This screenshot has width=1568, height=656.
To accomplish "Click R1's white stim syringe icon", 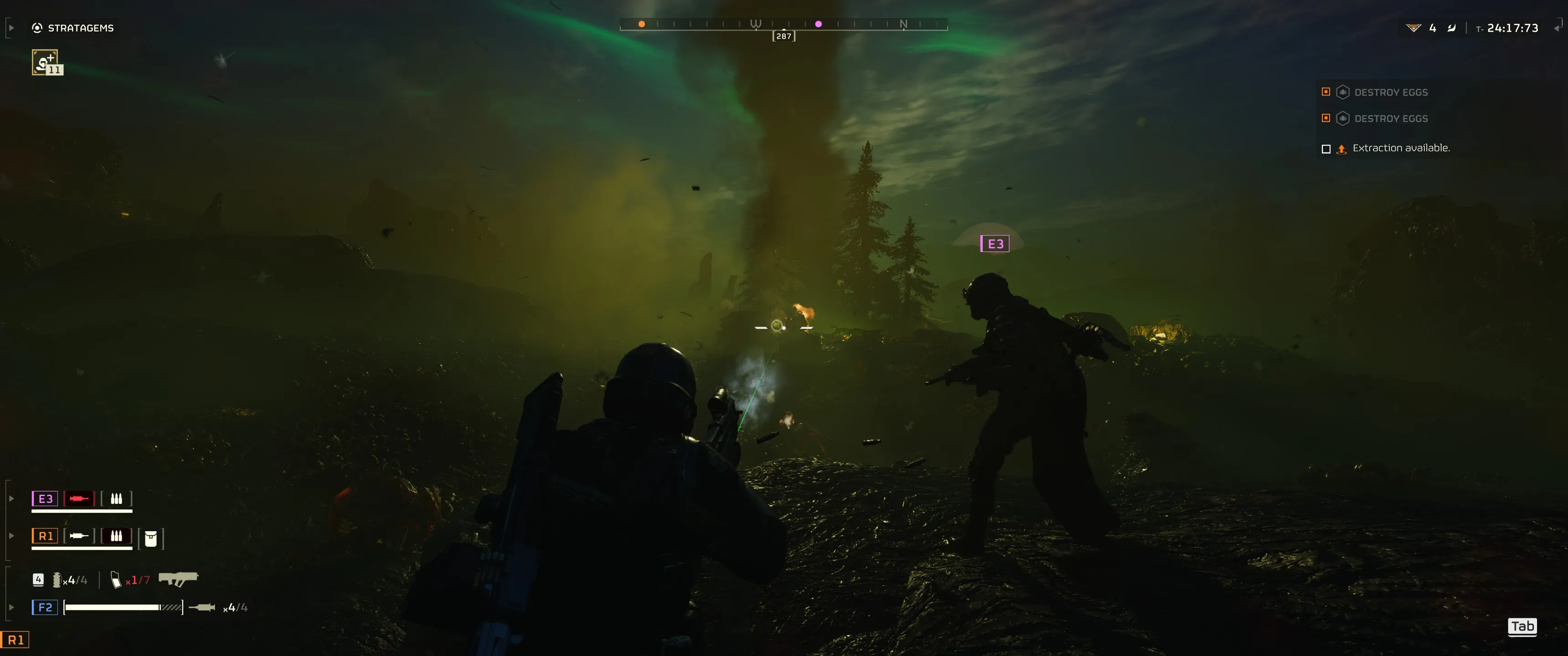I will [x=79, y=536].
